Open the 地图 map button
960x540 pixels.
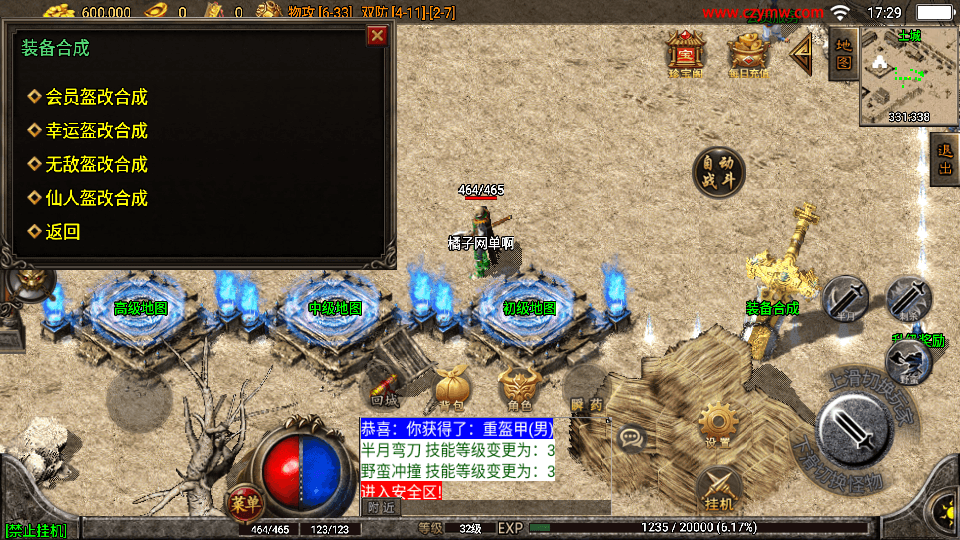842,54
